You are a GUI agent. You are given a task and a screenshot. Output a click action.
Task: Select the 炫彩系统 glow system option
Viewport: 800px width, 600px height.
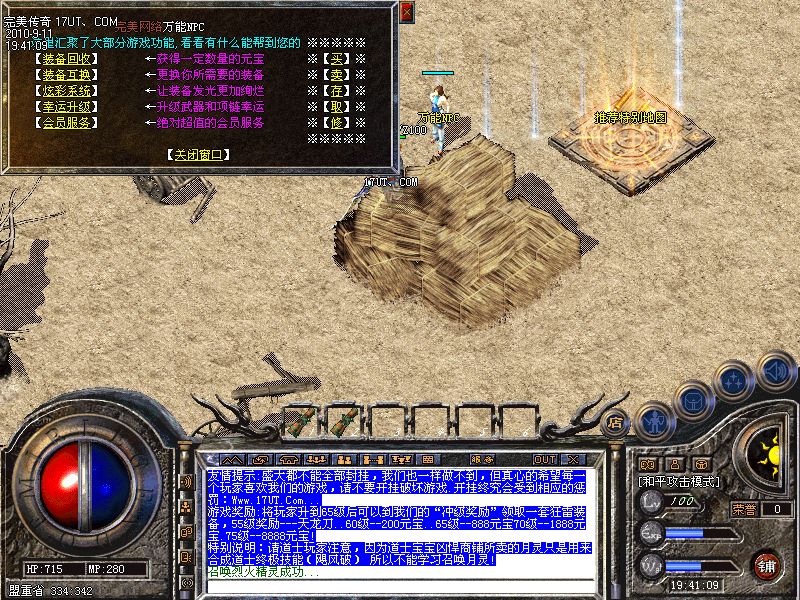pyautogui.click(x=68, y=90)
